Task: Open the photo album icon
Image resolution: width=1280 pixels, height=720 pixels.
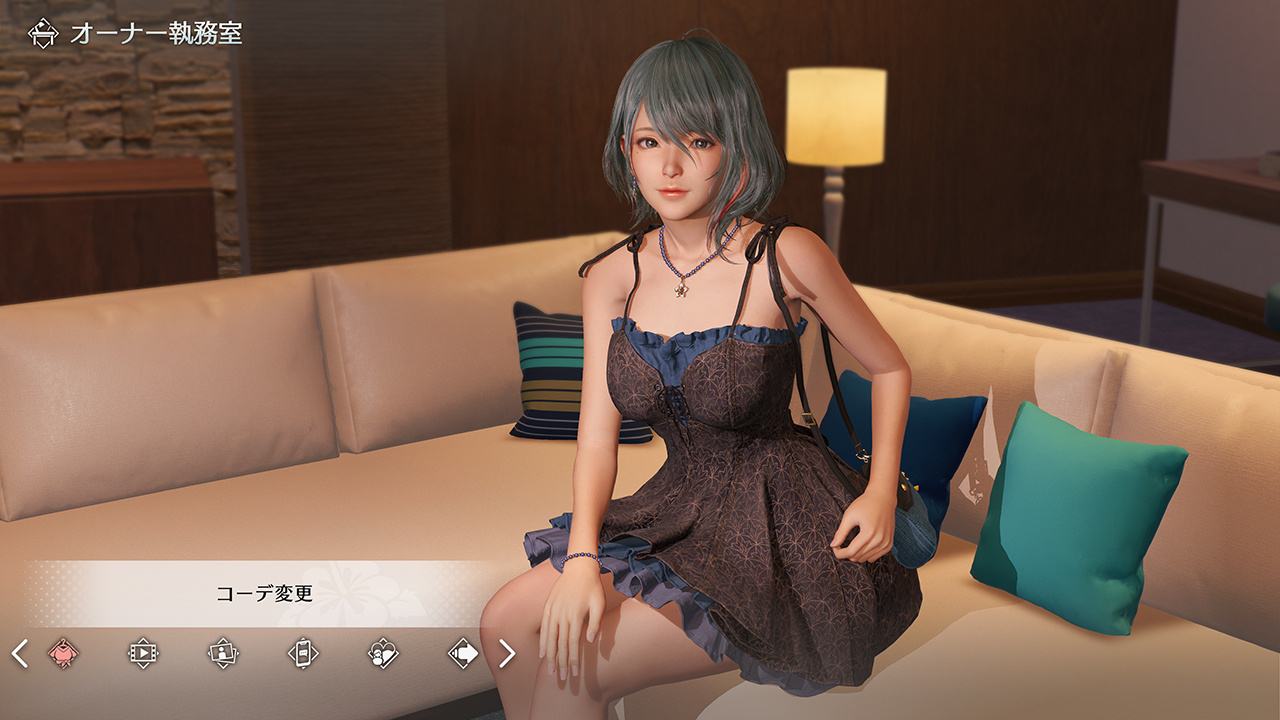Action: (222, 654)
